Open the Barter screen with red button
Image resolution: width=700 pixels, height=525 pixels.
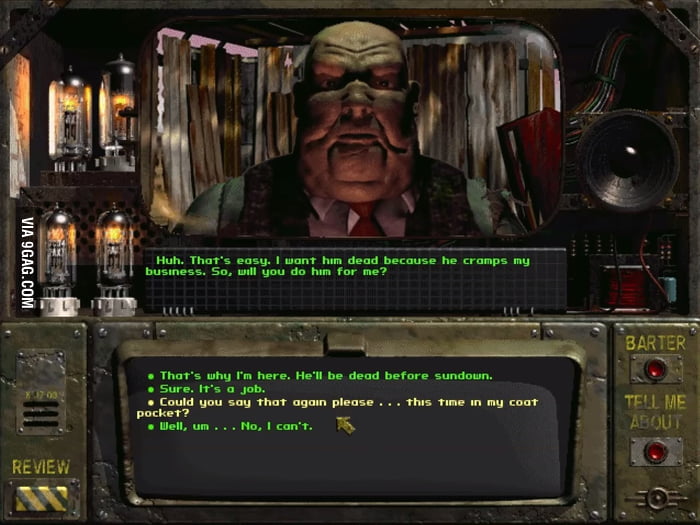click(655, 368)
